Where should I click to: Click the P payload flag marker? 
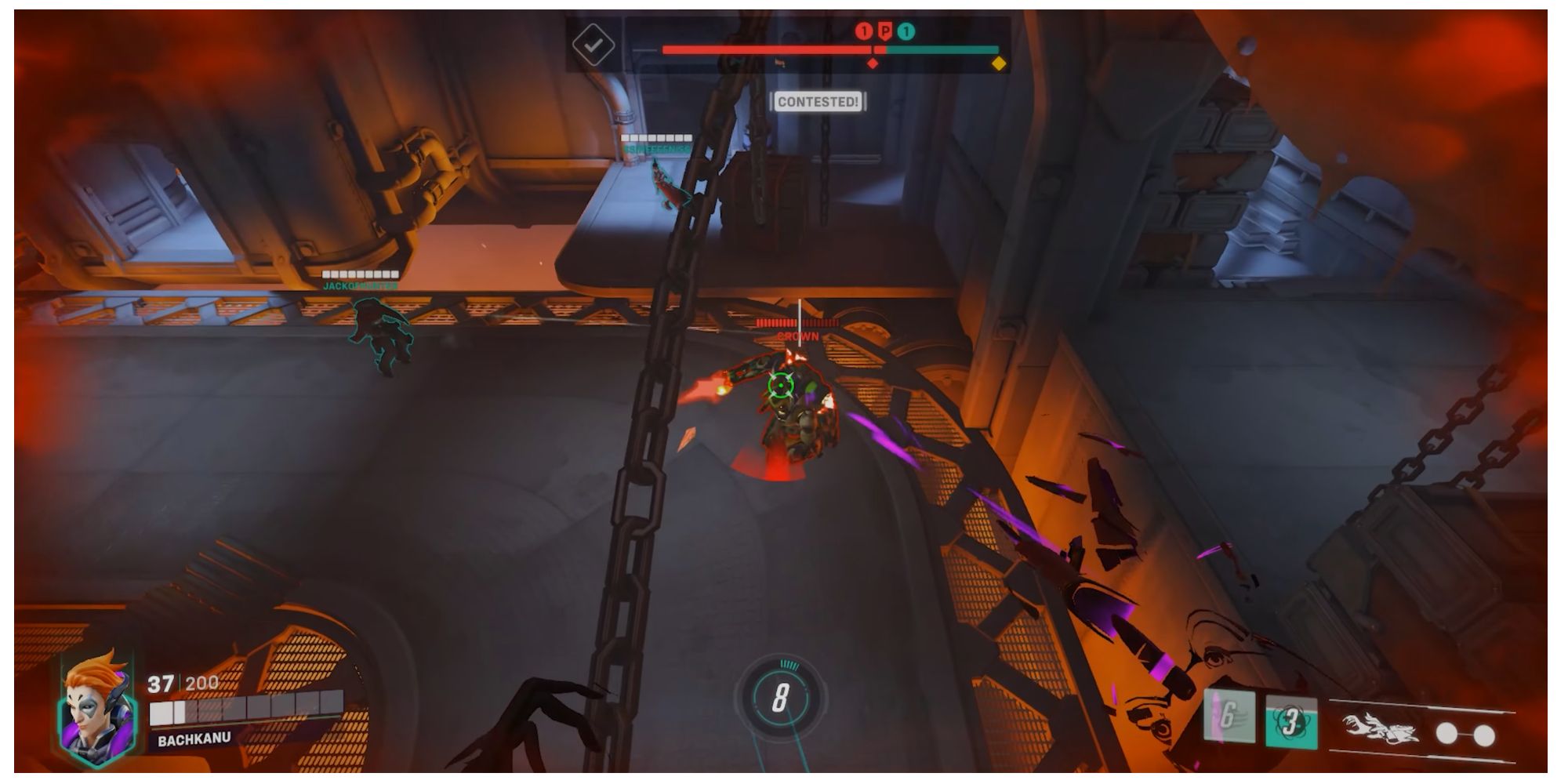(885, 31)
